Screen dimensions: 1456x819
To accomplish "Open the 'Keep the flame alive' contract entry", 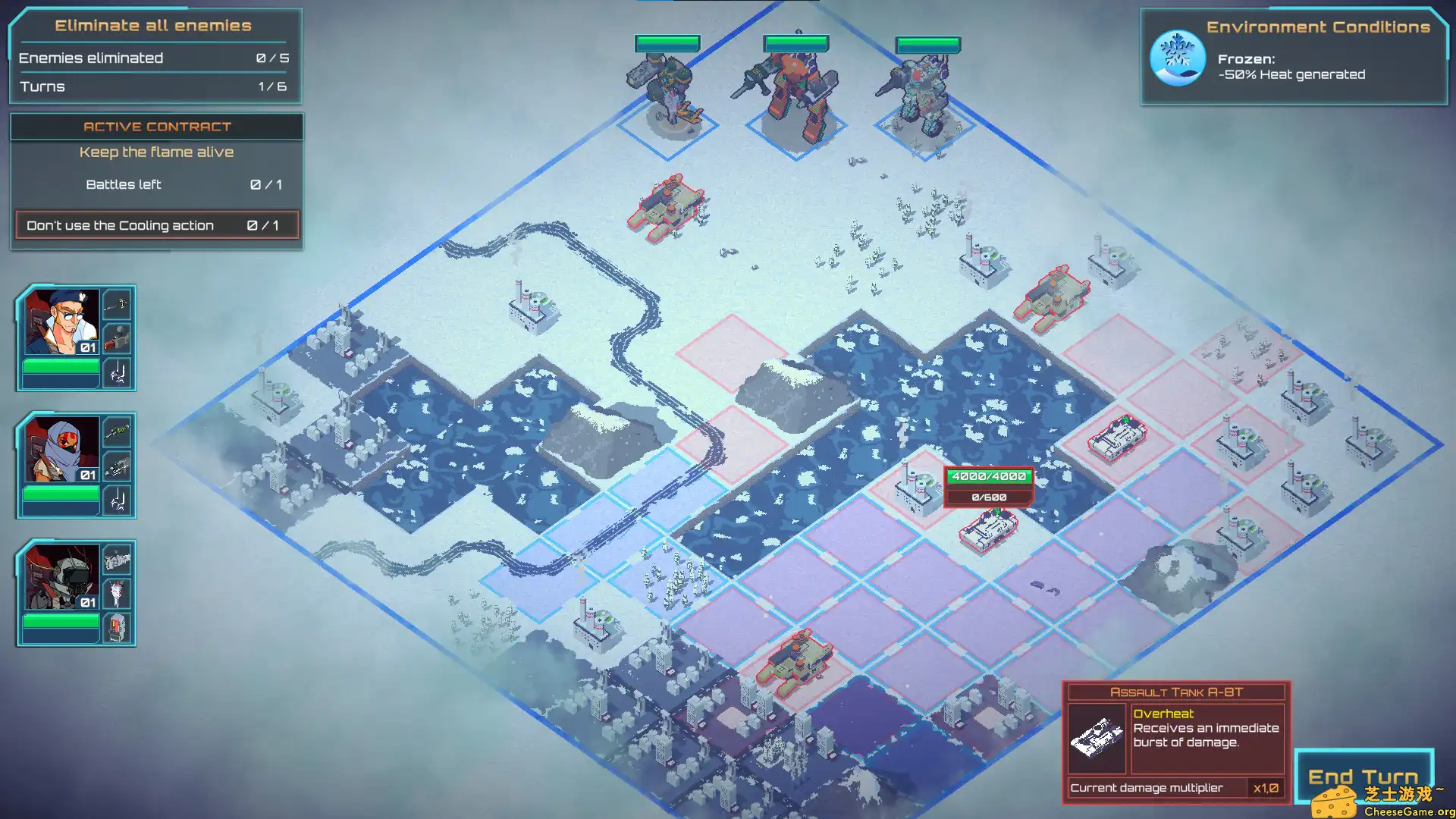I will point(155,152).
